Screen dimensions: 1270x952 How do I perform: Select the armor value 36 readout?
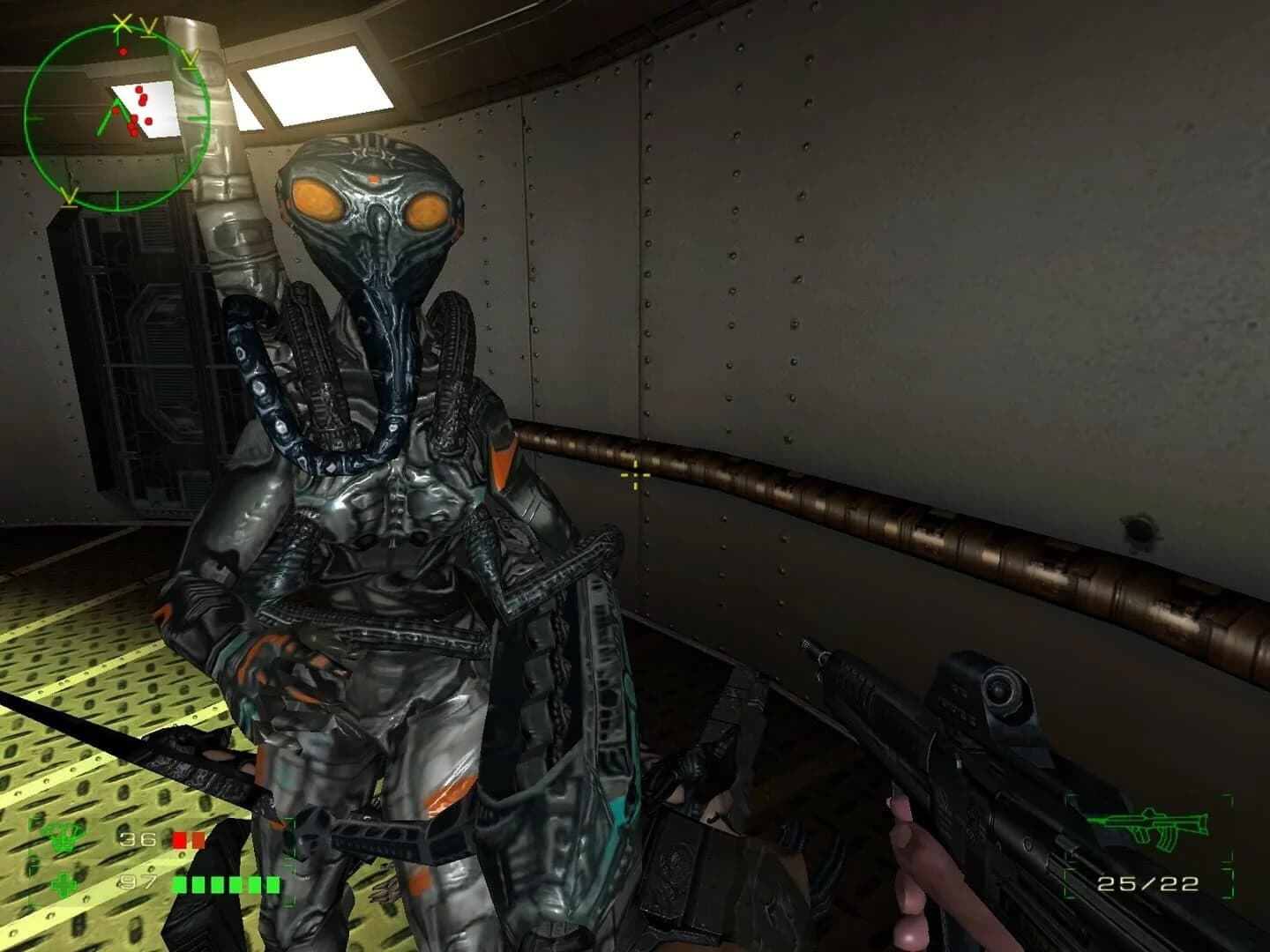tap(138, 840)
